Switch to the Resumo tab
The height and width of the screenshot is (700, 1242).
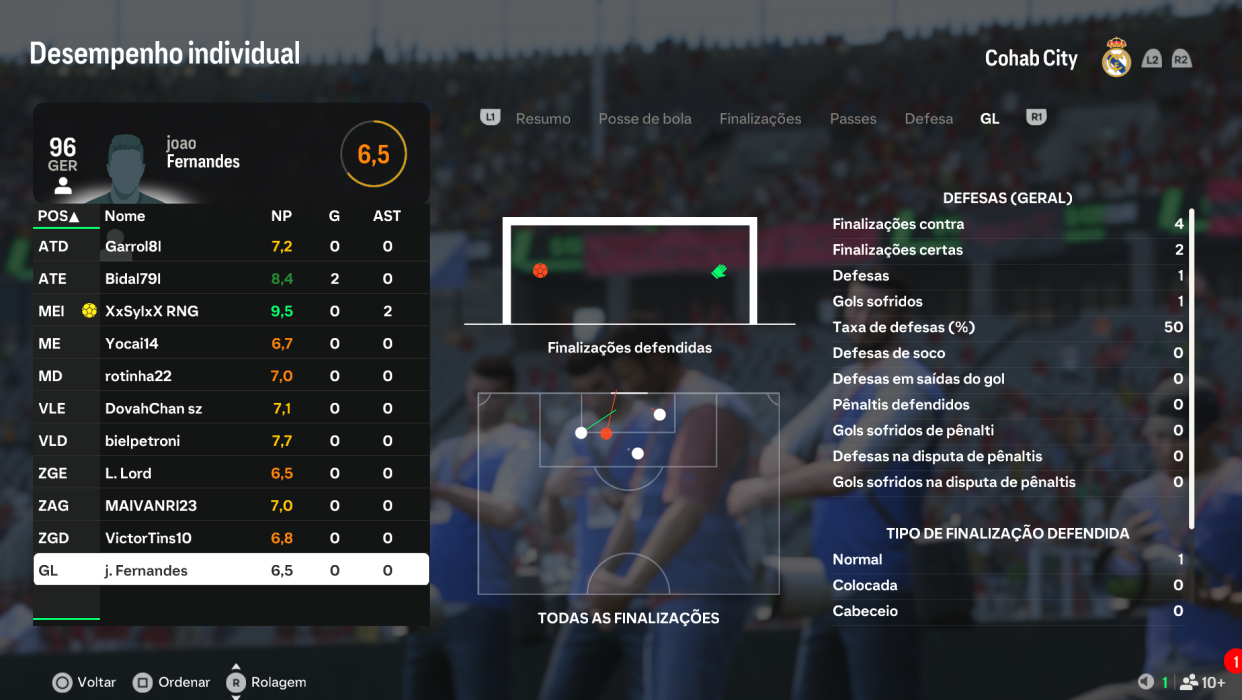[x=543, y=119]
